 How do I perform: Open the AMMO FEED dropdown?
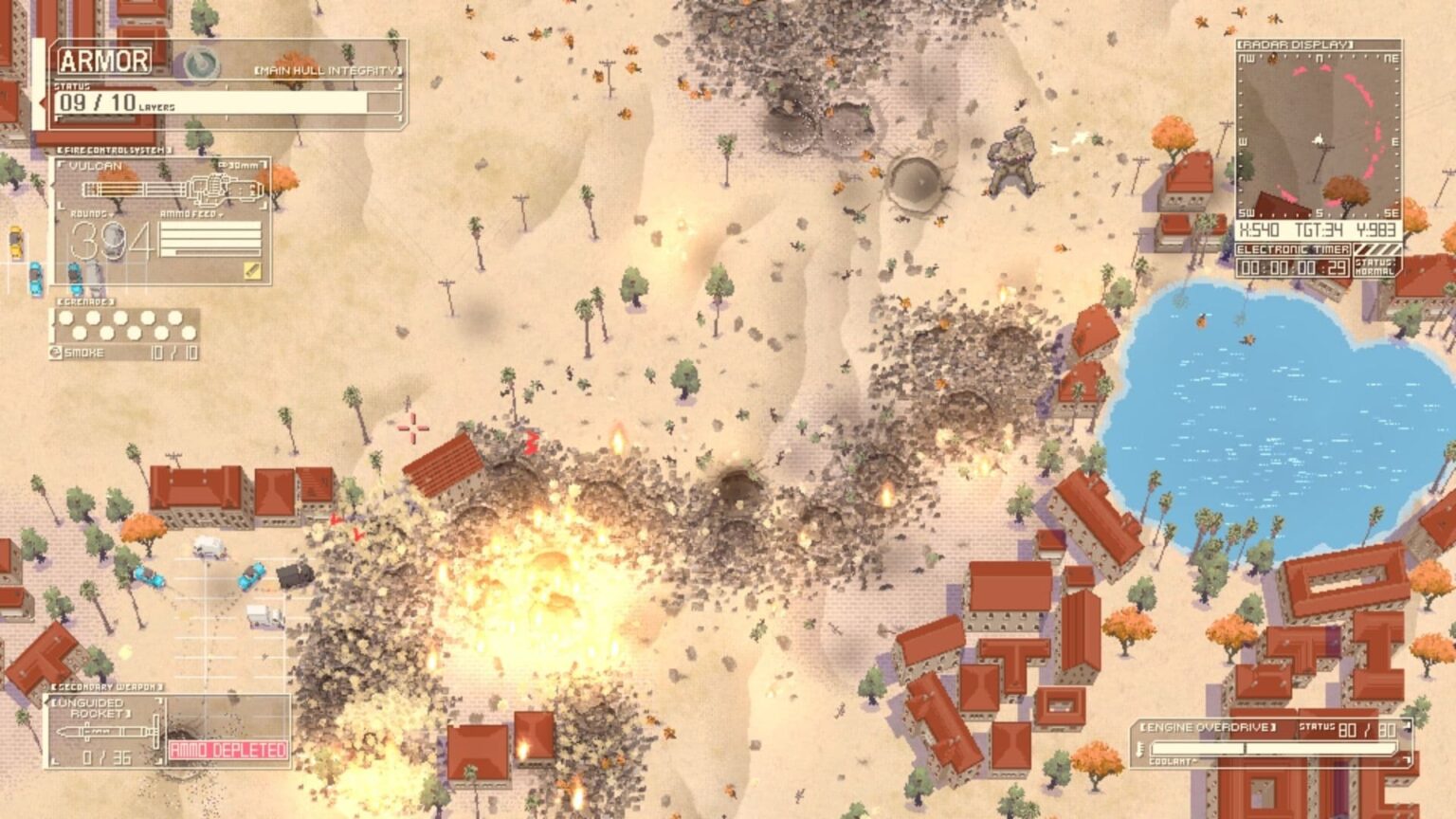(x=220, y=215)
